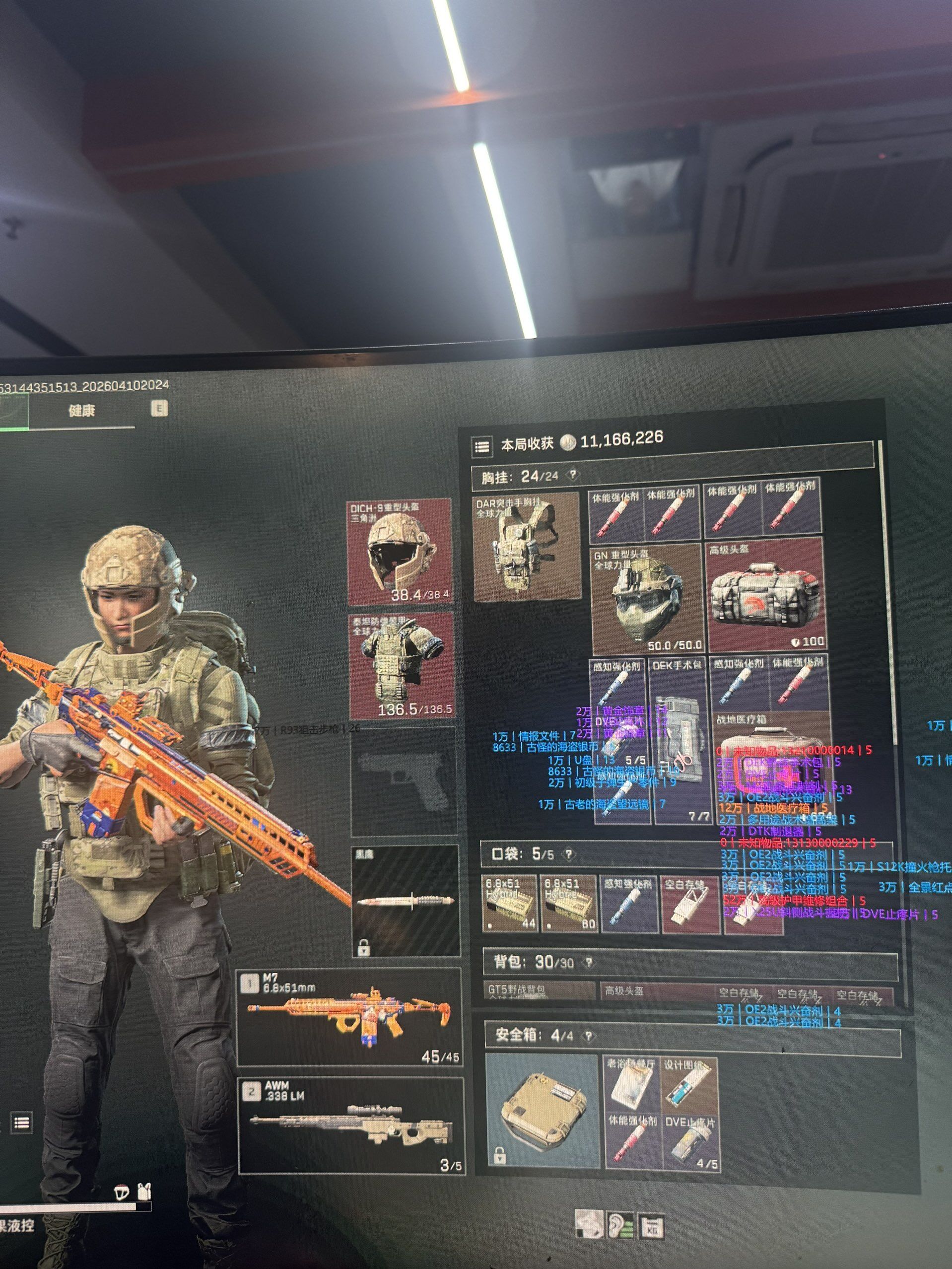Viewport: 952px width, 1269px height.
Task: Choose the M7 6.8x51mm primary weapon slot
Action: (349, 1016)
